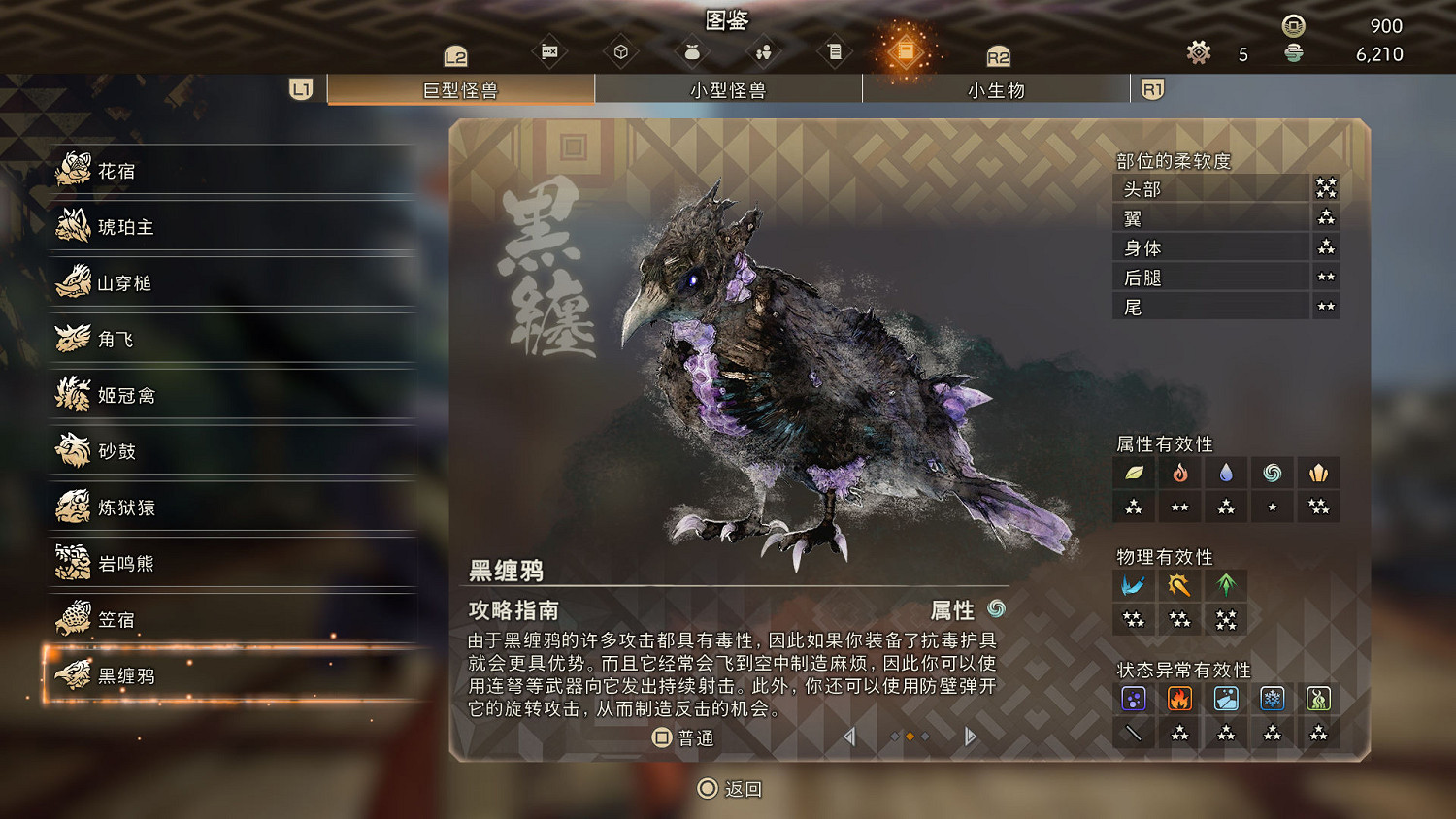Click the snowflake status effectiveness icon
Viewport: 1456px width, 819px height.
(x=1273, y=698)
